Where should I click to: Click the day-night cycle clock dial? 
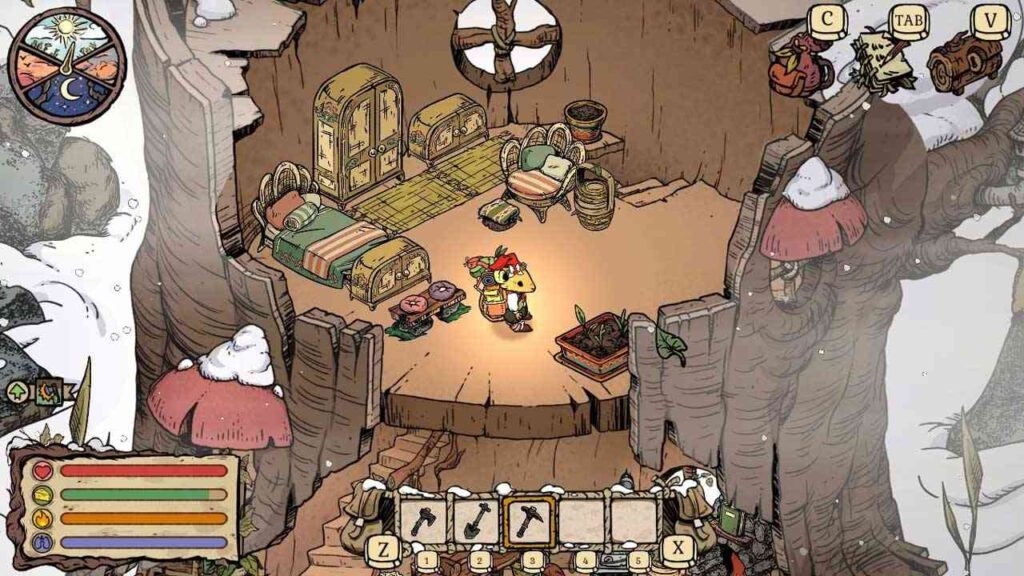point(67,66)
